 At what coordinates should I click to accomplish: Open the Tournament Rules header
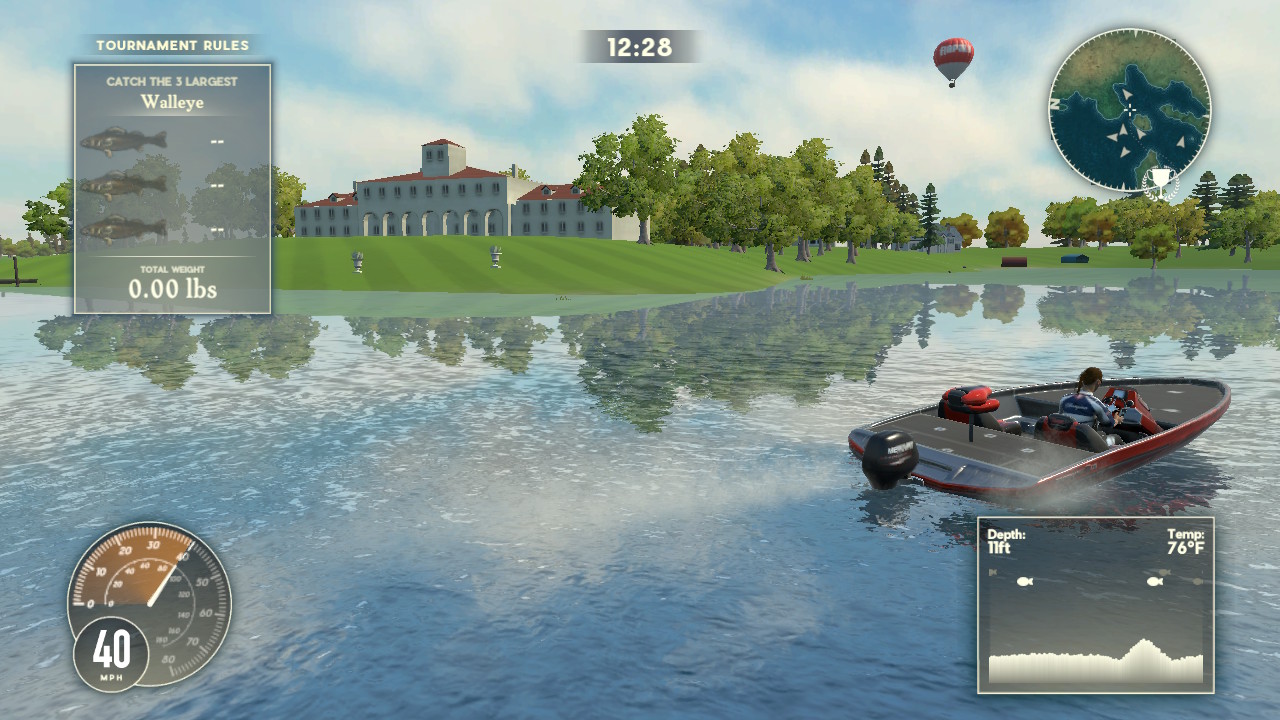click(171, 44)
